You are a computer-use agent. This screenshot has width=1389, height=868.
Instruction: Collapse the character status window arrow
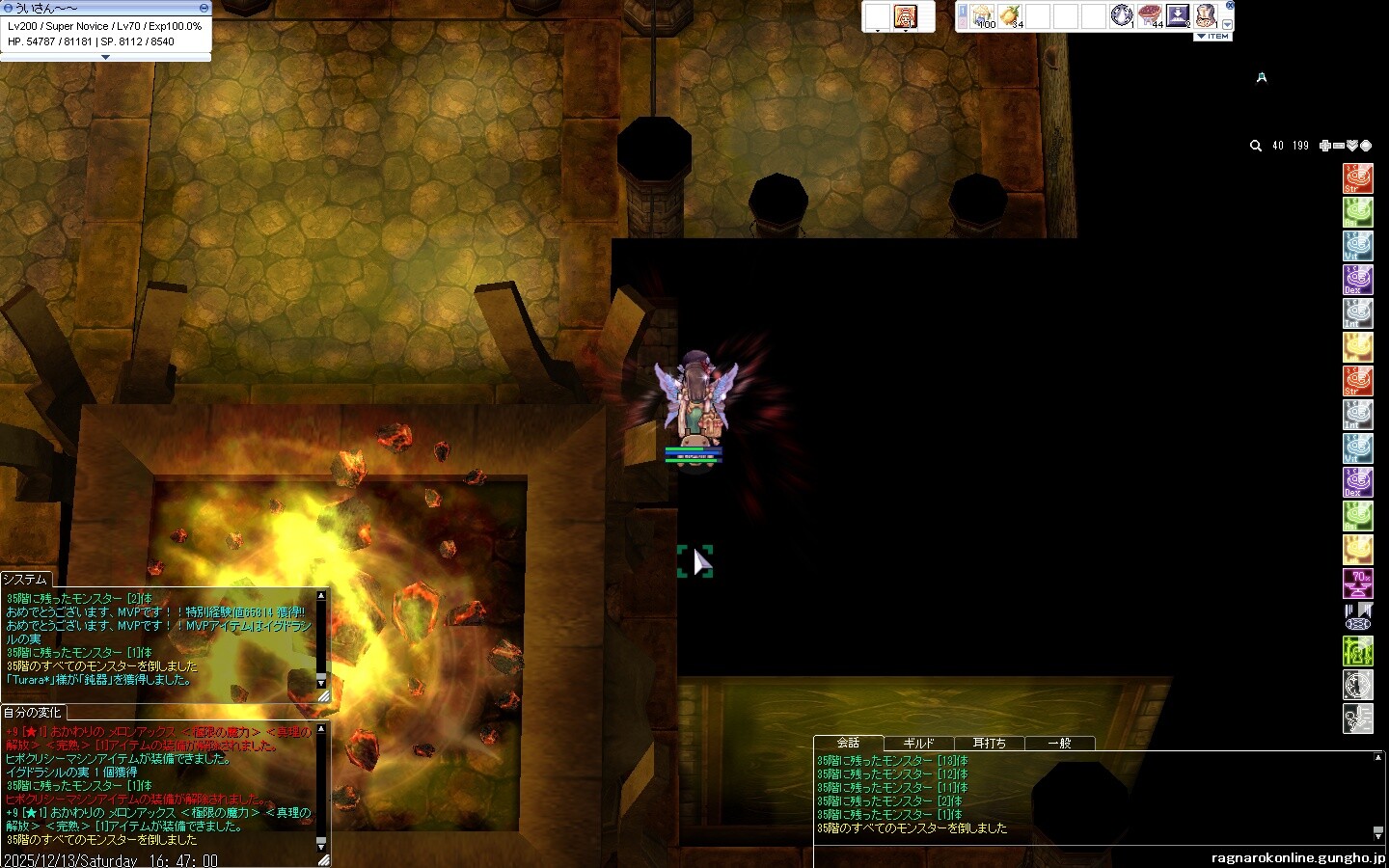tap(106, 57)
